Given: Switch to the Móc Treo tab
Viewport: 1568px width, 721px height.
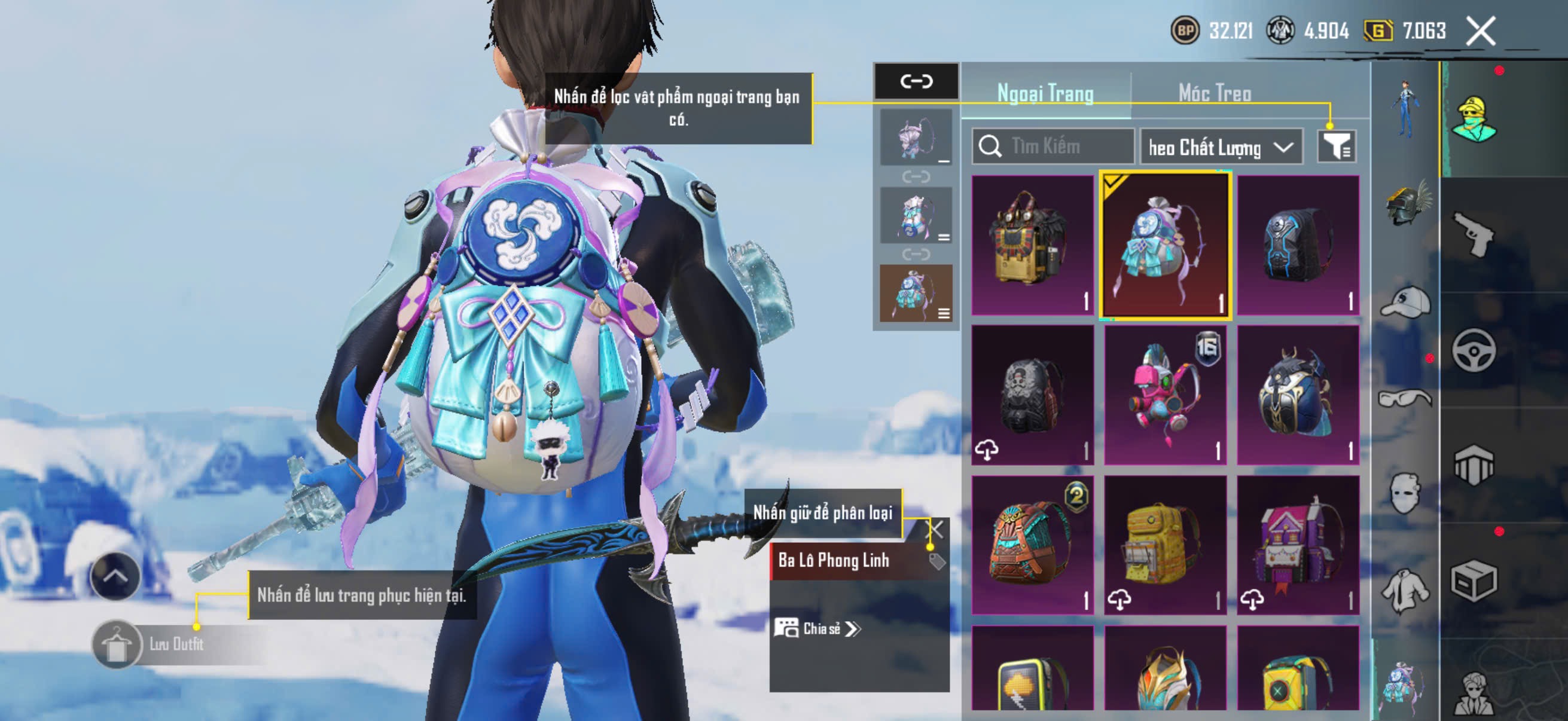Looking at the screenshot, I should coord(1215,93).
